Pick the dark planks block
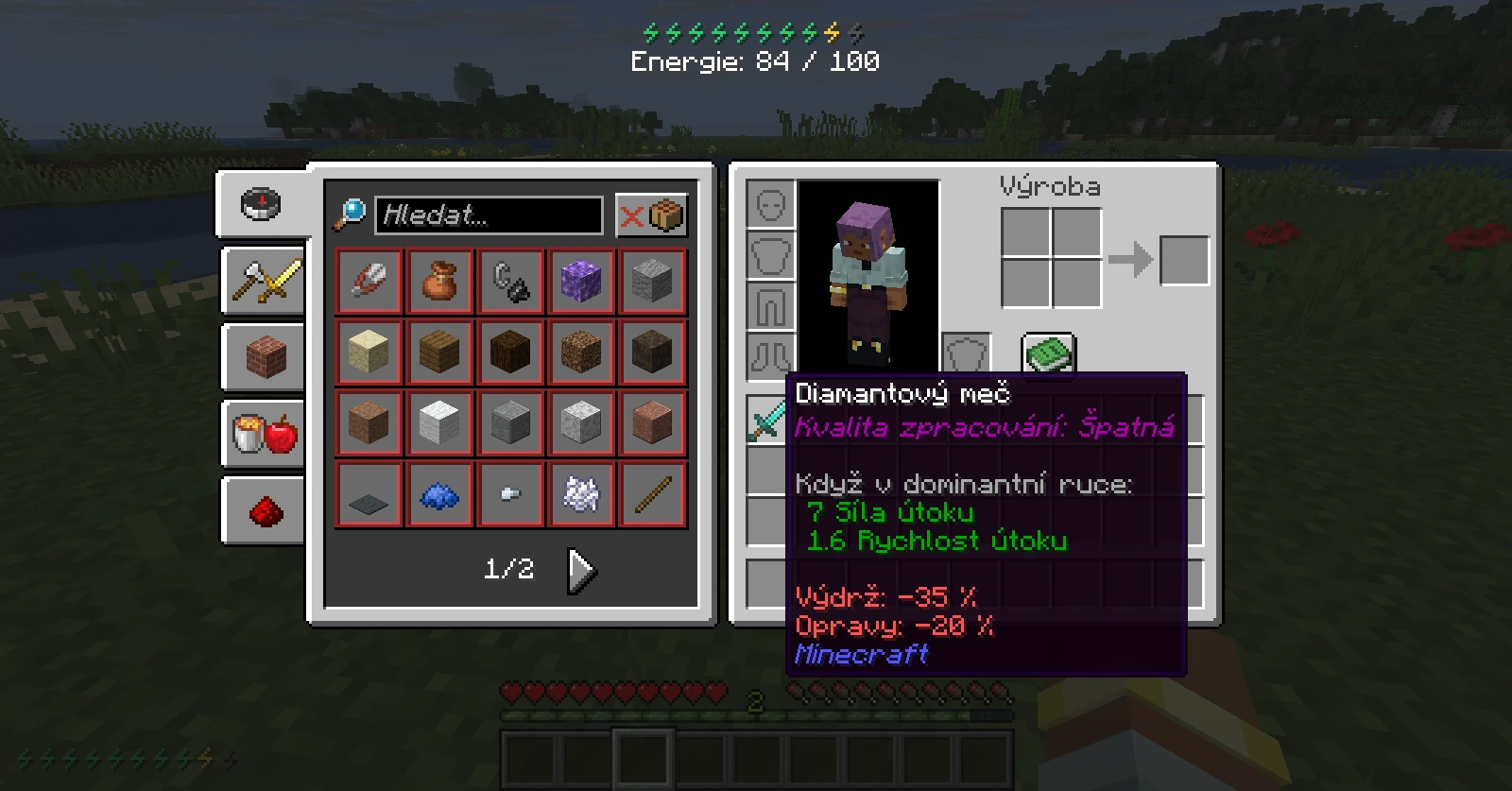The height and width of the screenshot is (791, 1512). (510, 352)
